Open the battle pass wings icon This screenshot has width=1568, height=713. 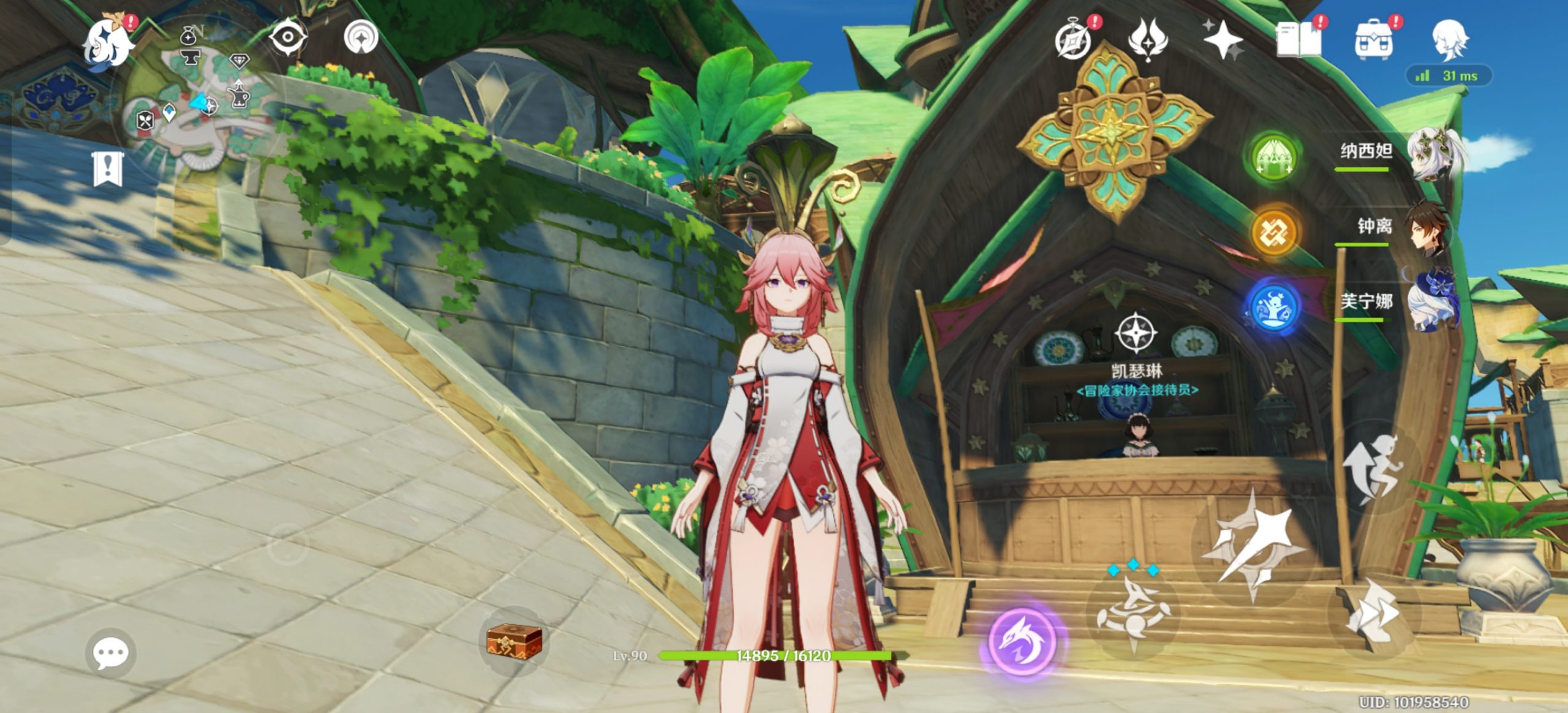pyautogui.click(x=1147, y=39)
